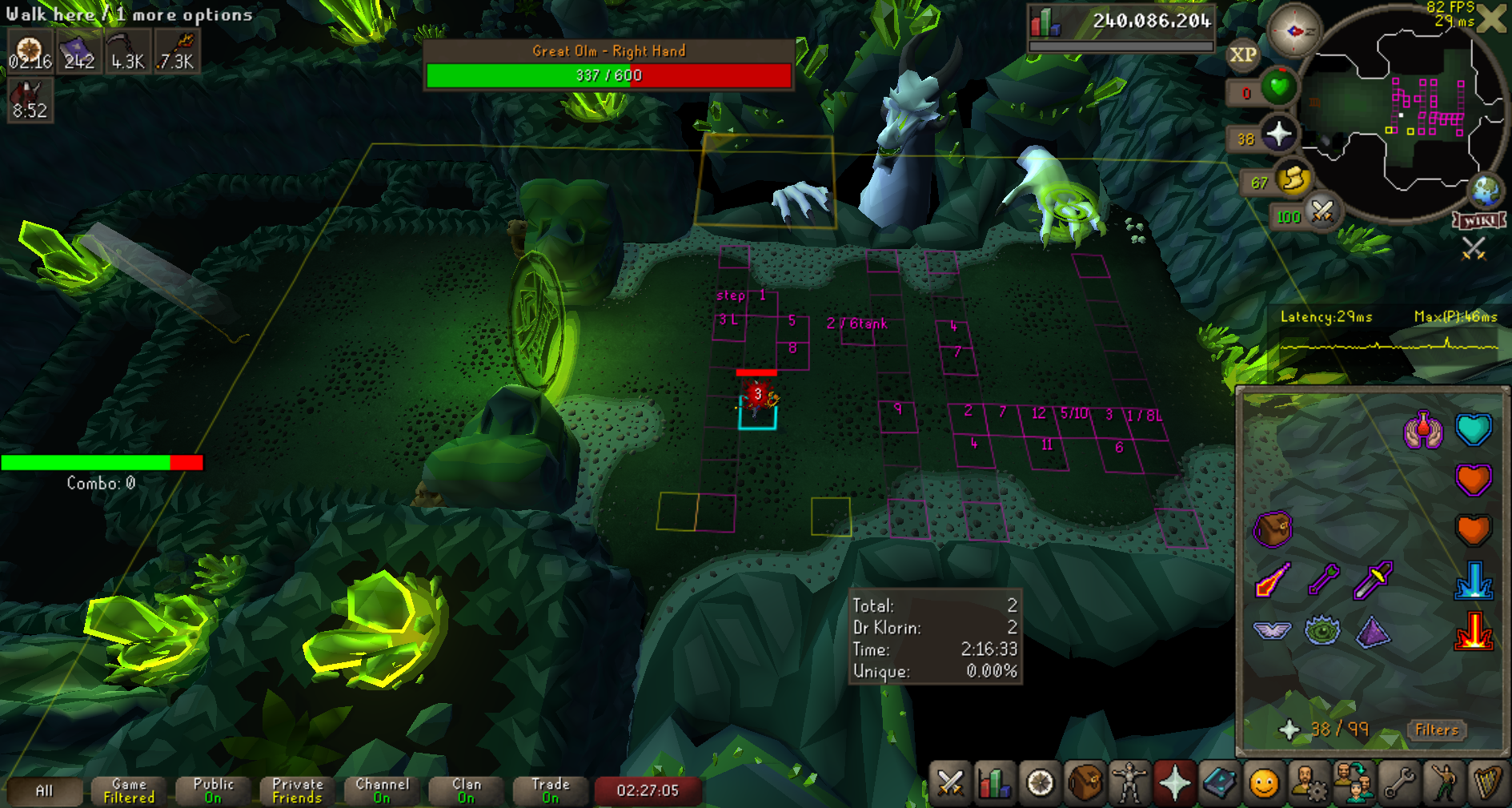
Task: Open the Emotes smiley tab
Action: click(1264, 782)
